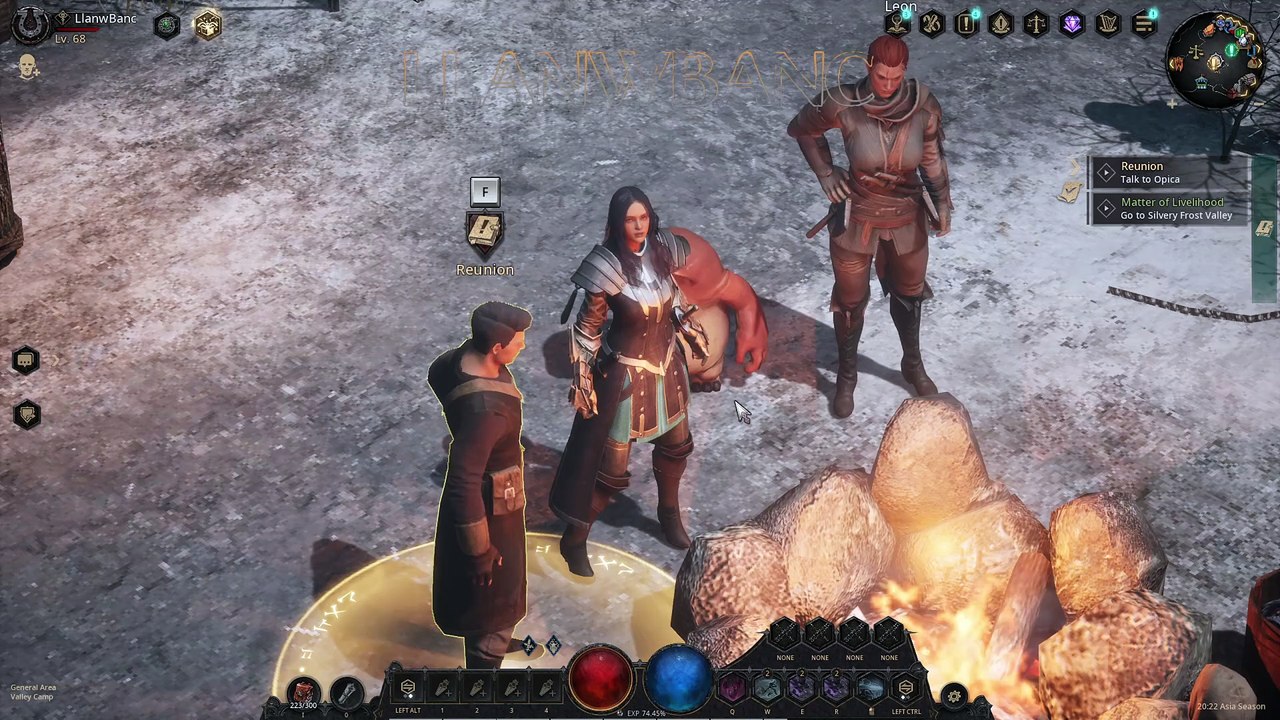
Task: Activate the Q skill slot
Action: [x=733, y=688]
